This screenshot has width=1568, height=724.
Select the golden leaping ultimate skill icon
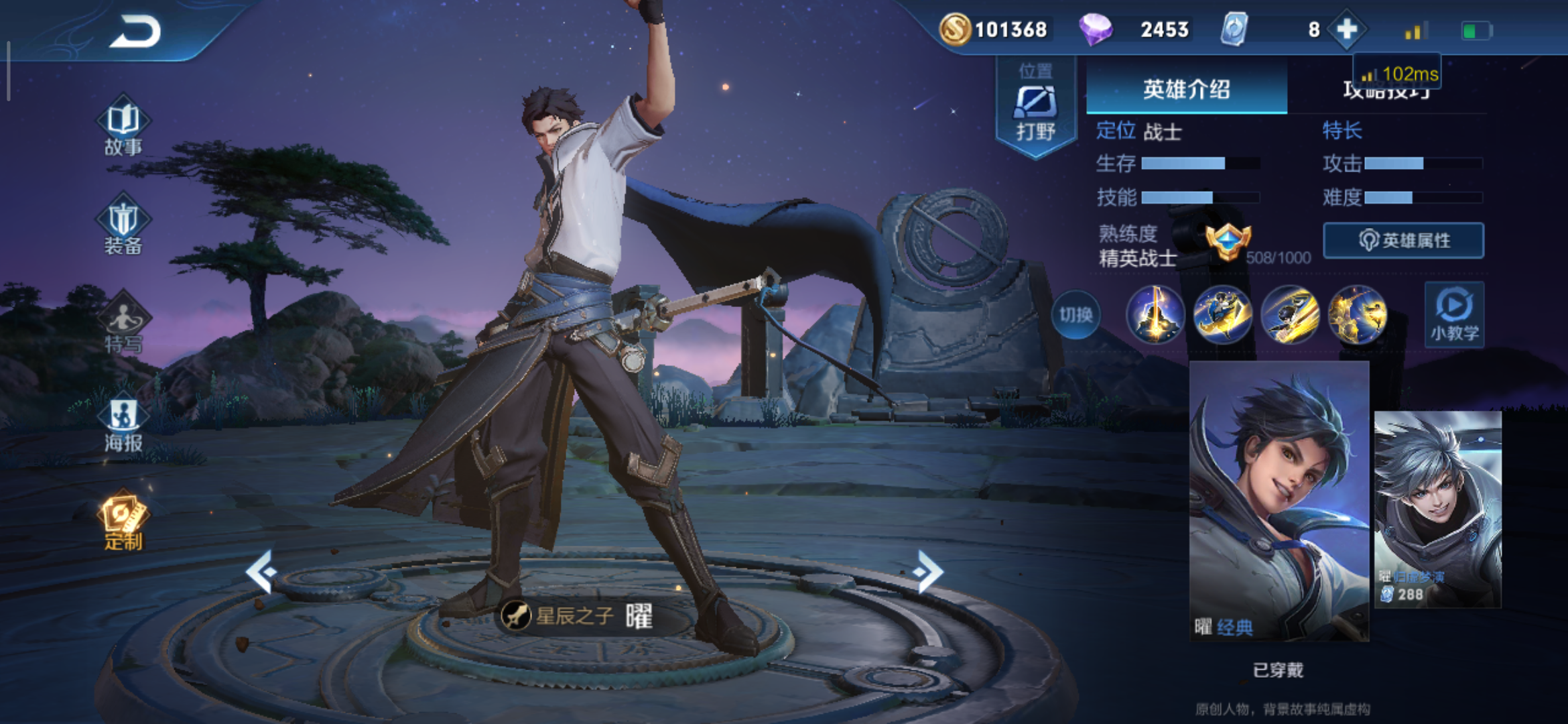tap(1358, 315)
